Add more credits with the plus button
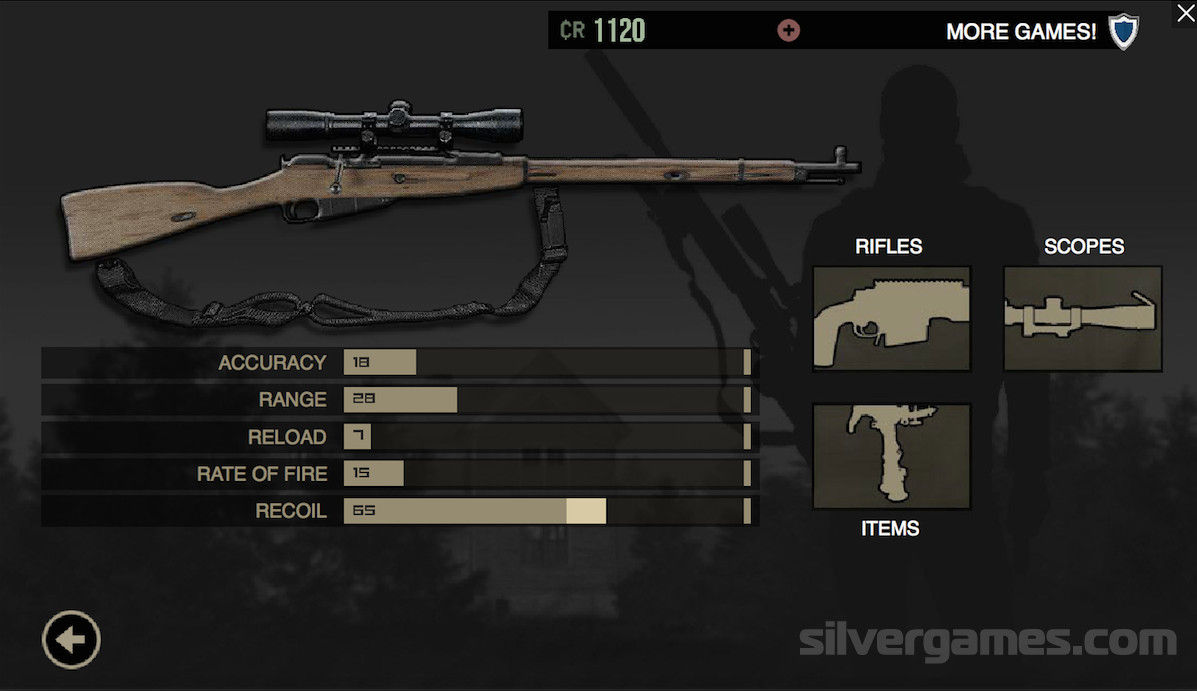1197x691 pixels. 788,31
